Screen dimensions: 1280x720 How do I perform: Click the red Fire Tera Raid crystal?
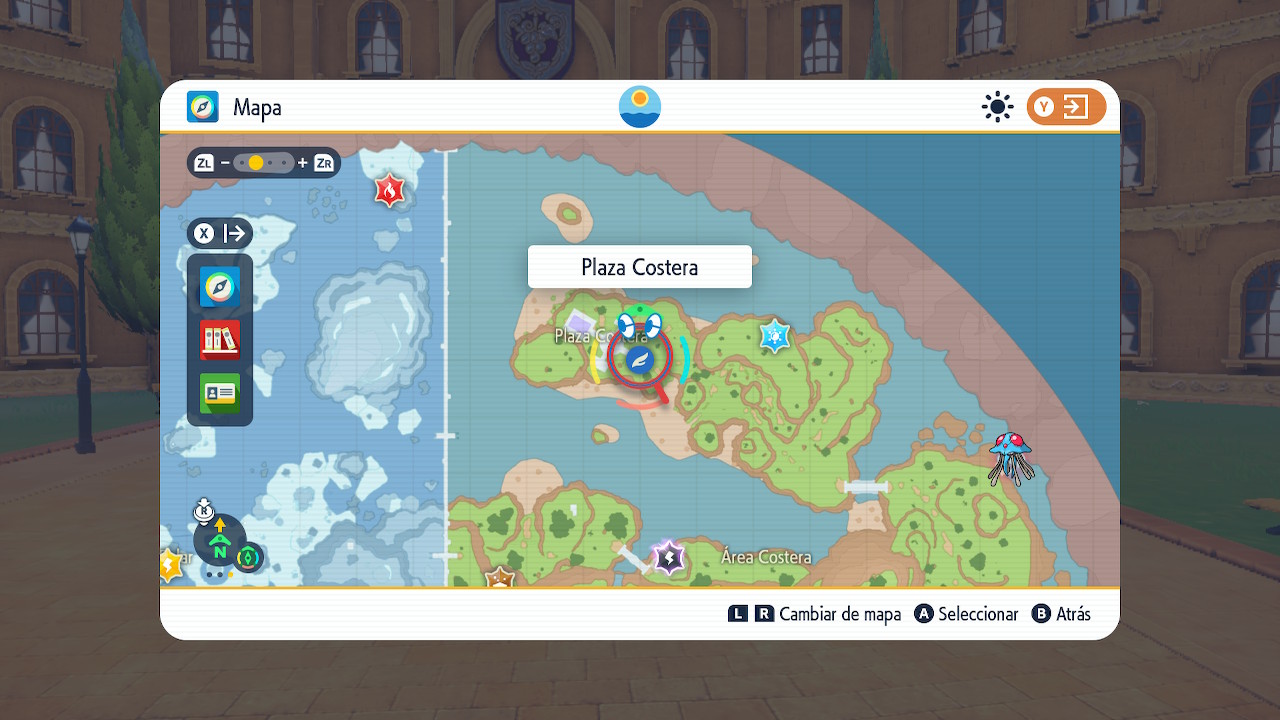tap(389, 189)
